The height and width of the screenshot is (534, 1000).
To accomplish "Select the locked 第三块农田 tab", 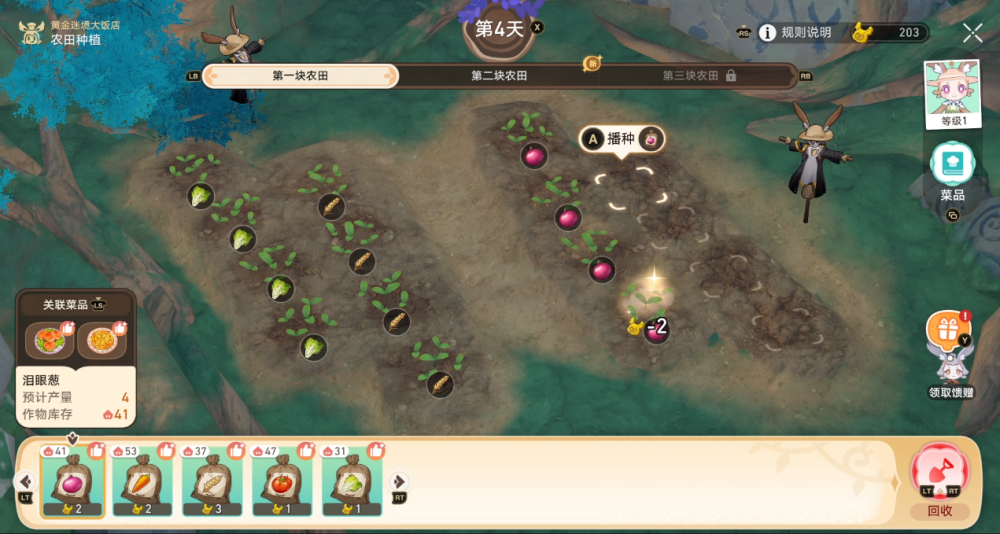I will click(x=699, y=76).
